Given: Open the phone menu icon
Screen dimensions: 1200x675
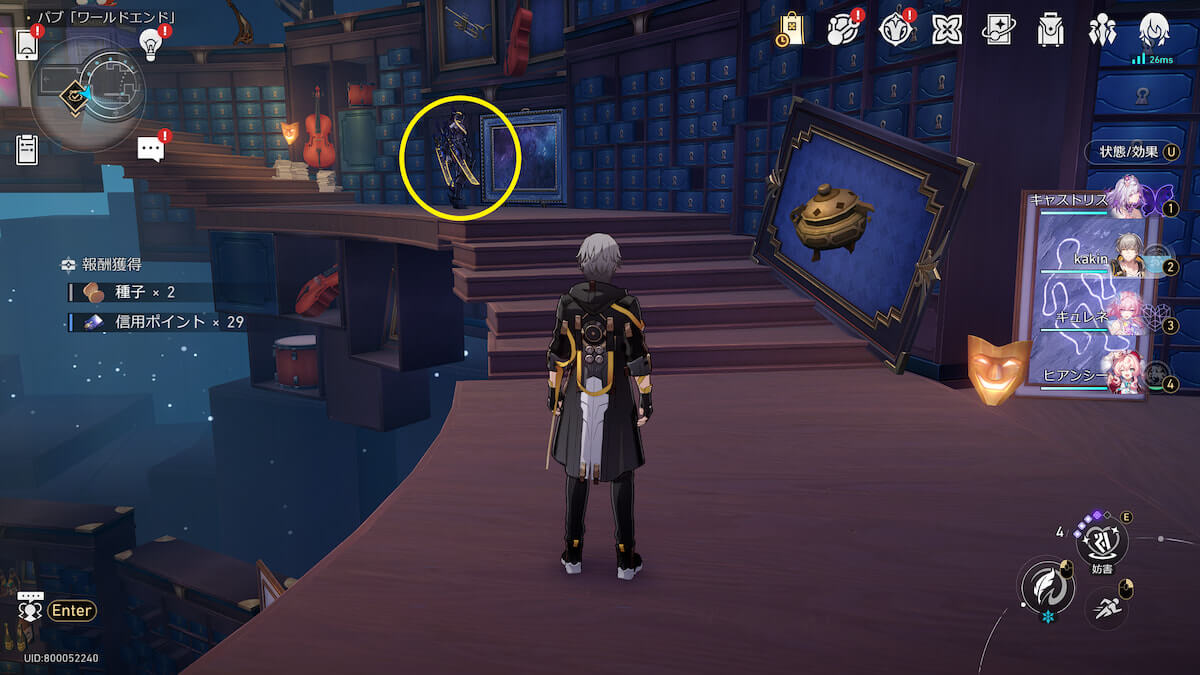Looking at the screenshot, I should tap(27, 45).
